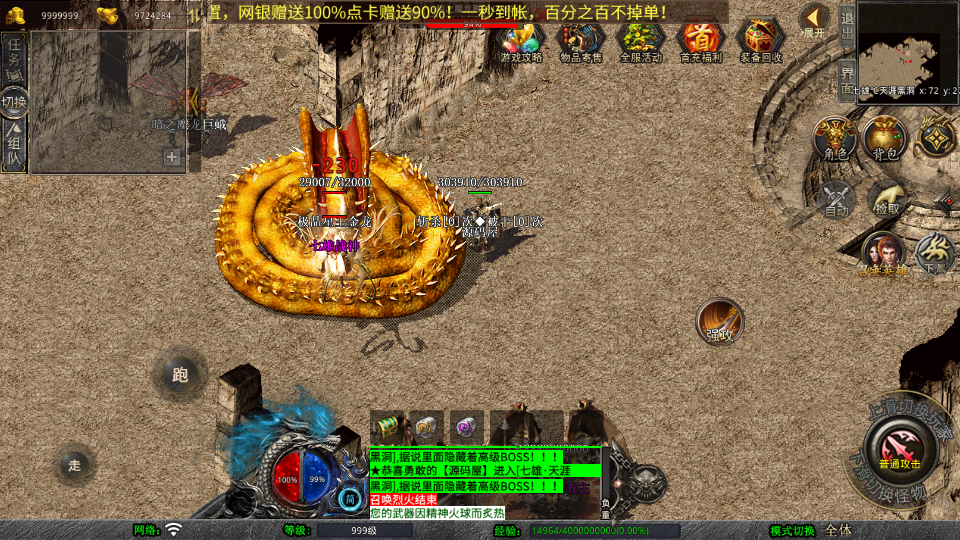Toggle the 跑 run movement button

(x=180, y=375)
